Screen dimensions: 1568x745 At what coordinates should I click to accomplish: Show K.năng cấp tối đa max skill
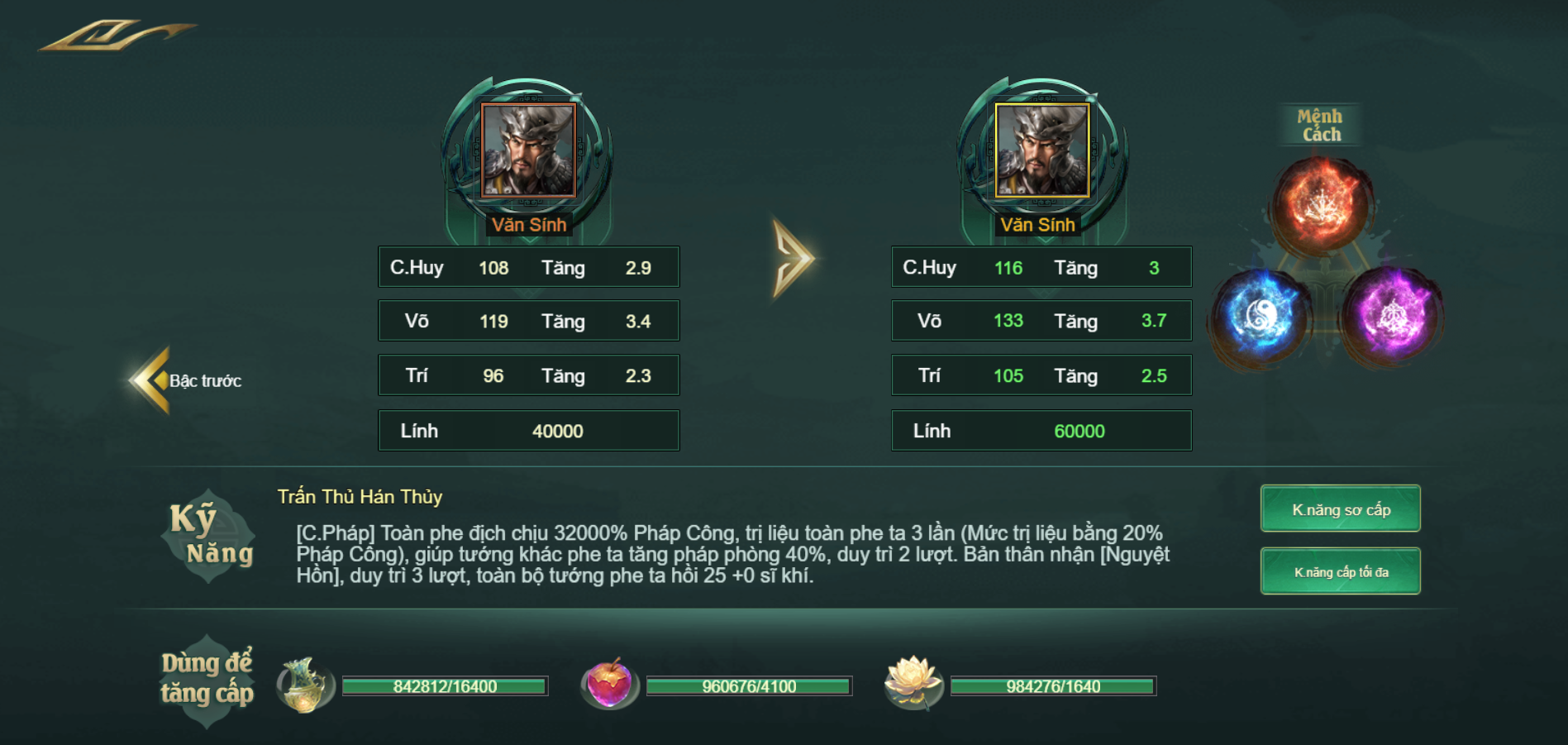click(1340, 571)
